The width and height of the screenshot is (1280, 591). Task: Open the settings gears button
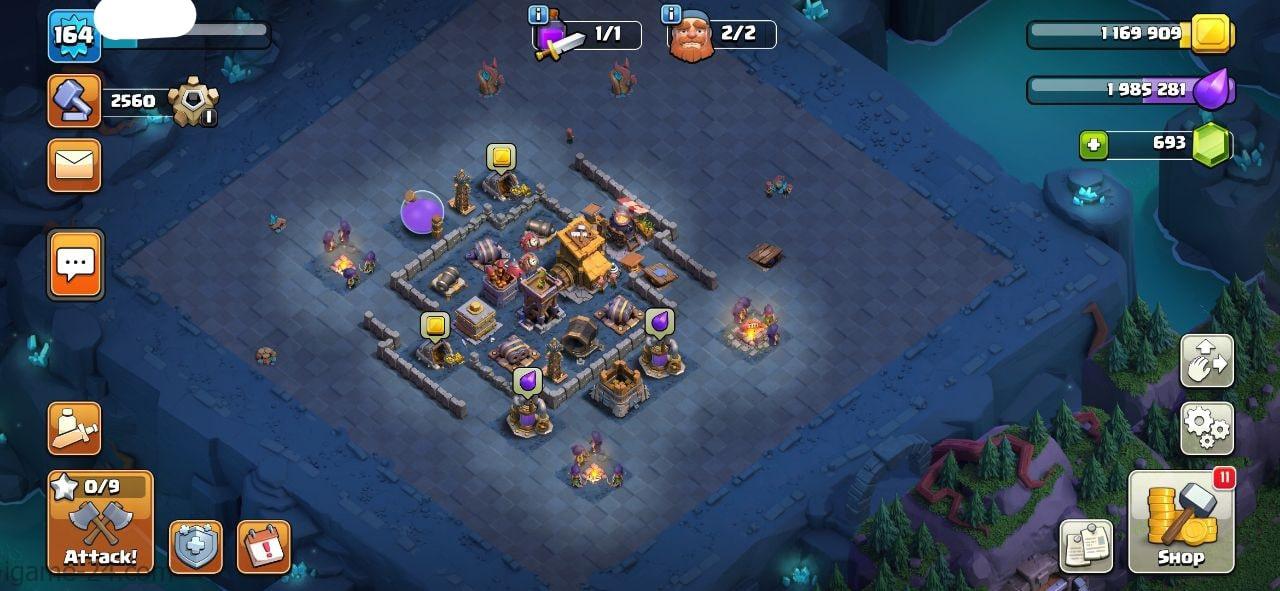point(1207,429)
